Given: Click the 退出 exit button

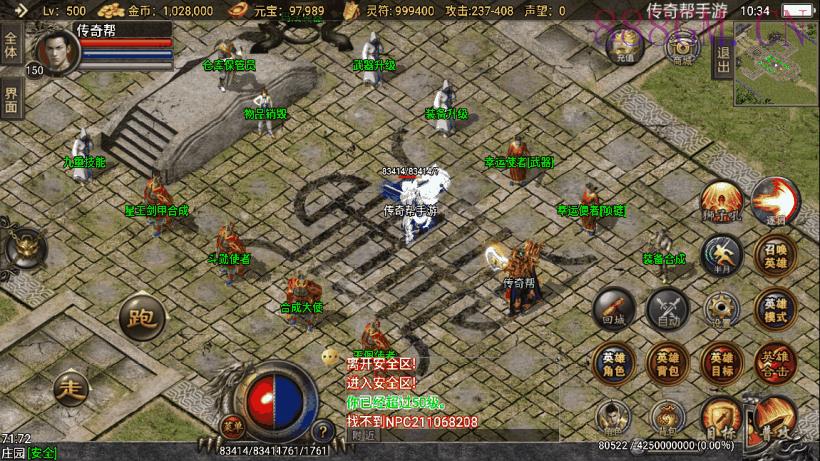Looking at the screenshot, I should [x=722, y=63].
